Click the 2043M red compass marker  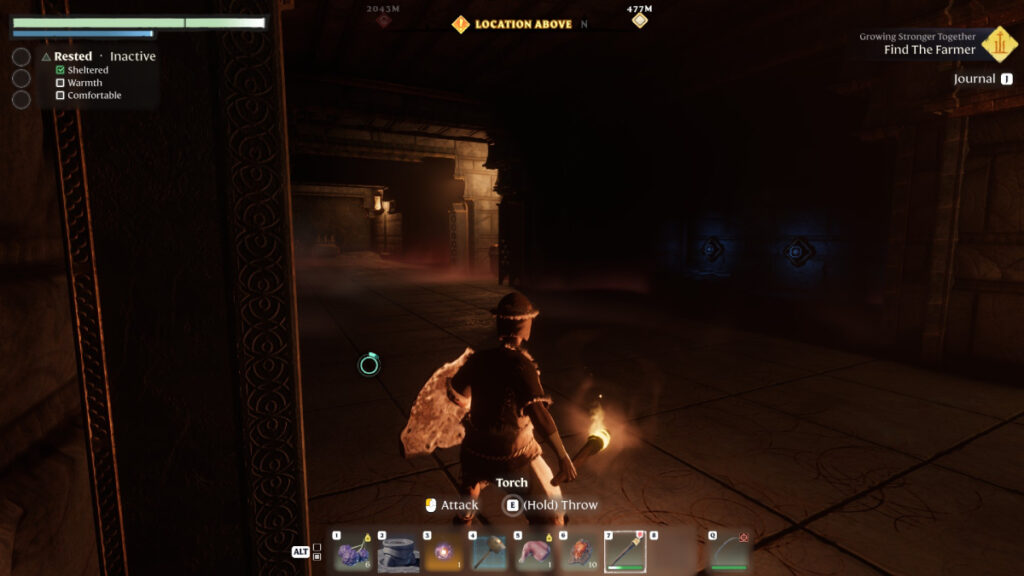click(x=383, y=20)
